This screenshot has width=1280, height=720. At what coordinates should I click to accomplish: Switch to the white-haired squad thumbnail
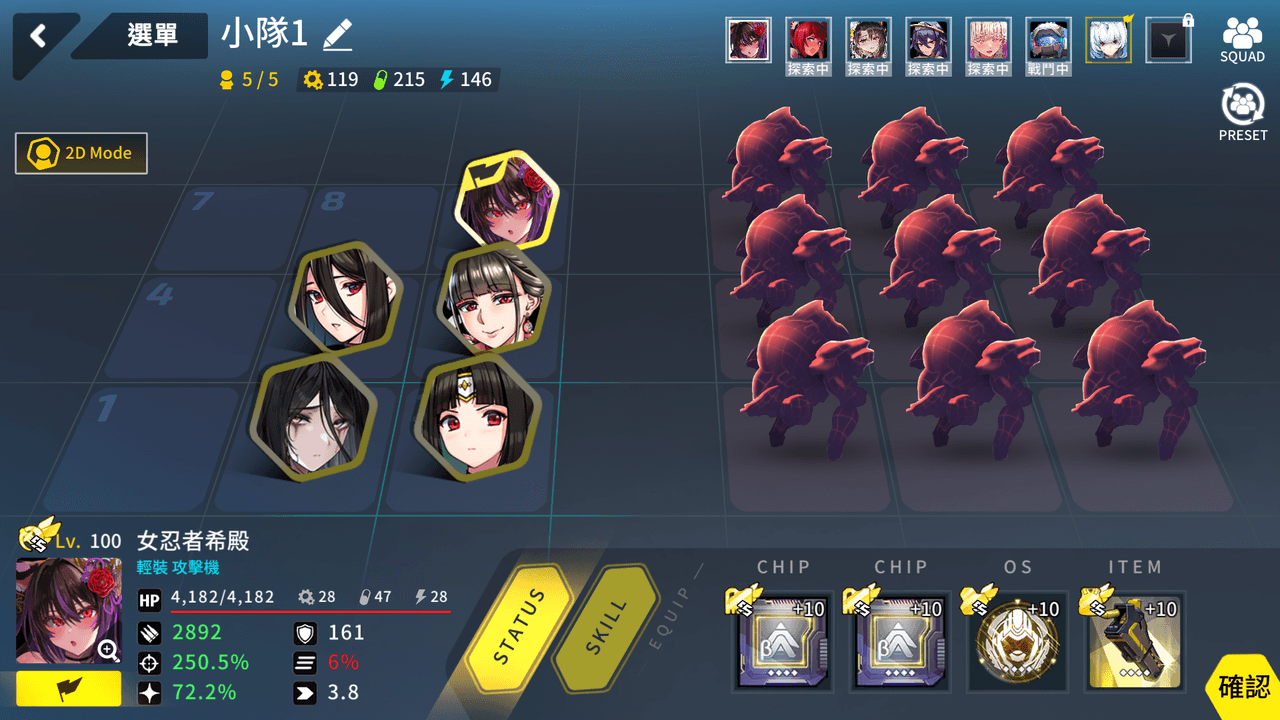pos(1108,40)
